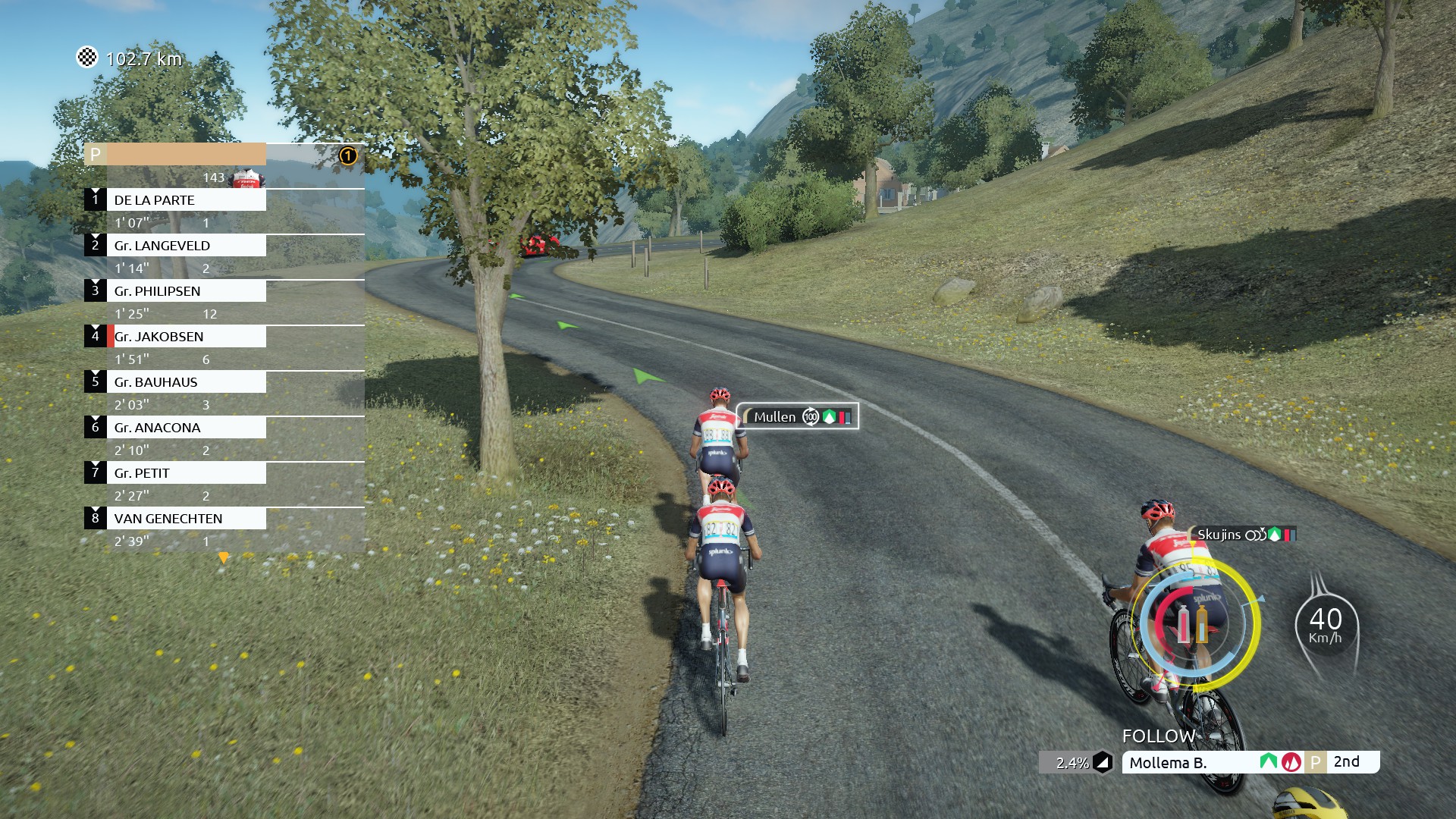Select the Gr. PETIT group row
The image size is (1456, 819).
click(x=186, y=473)
